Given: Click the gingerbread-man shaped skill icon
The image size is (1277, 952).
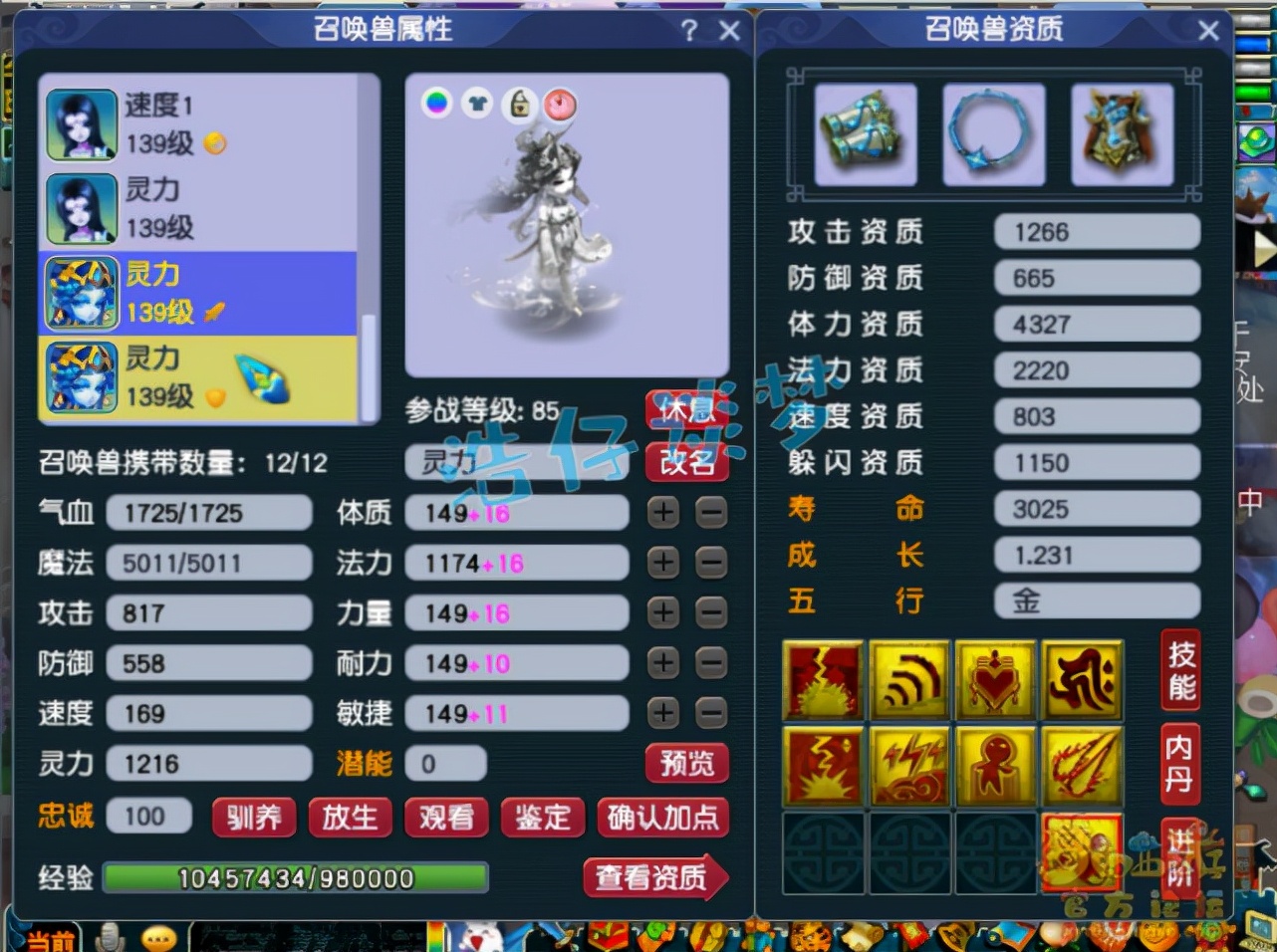Looking at the screenshot, I should click(995, 765).
